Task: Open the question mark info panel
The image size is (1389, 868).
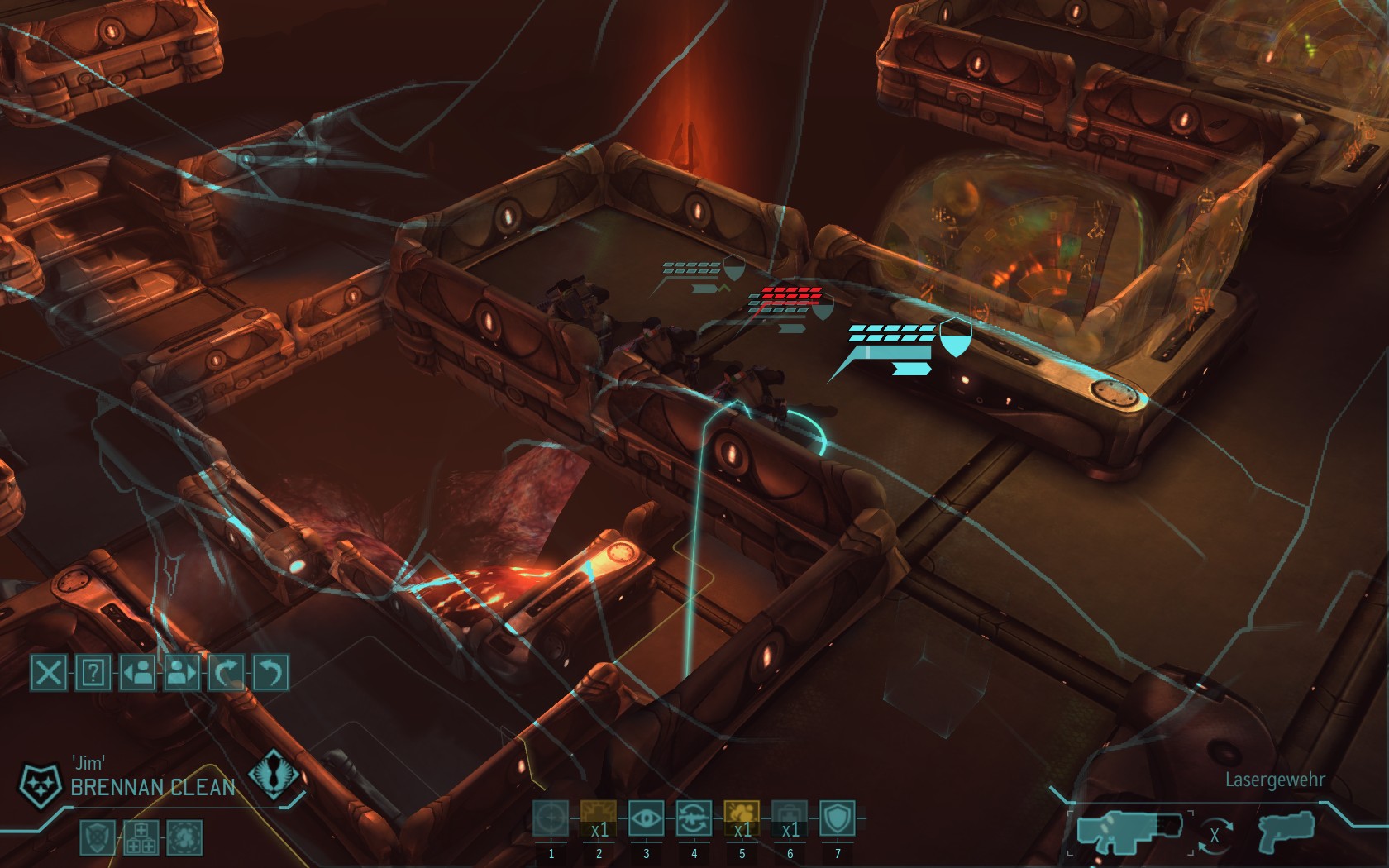Action: tap(93, 673)
